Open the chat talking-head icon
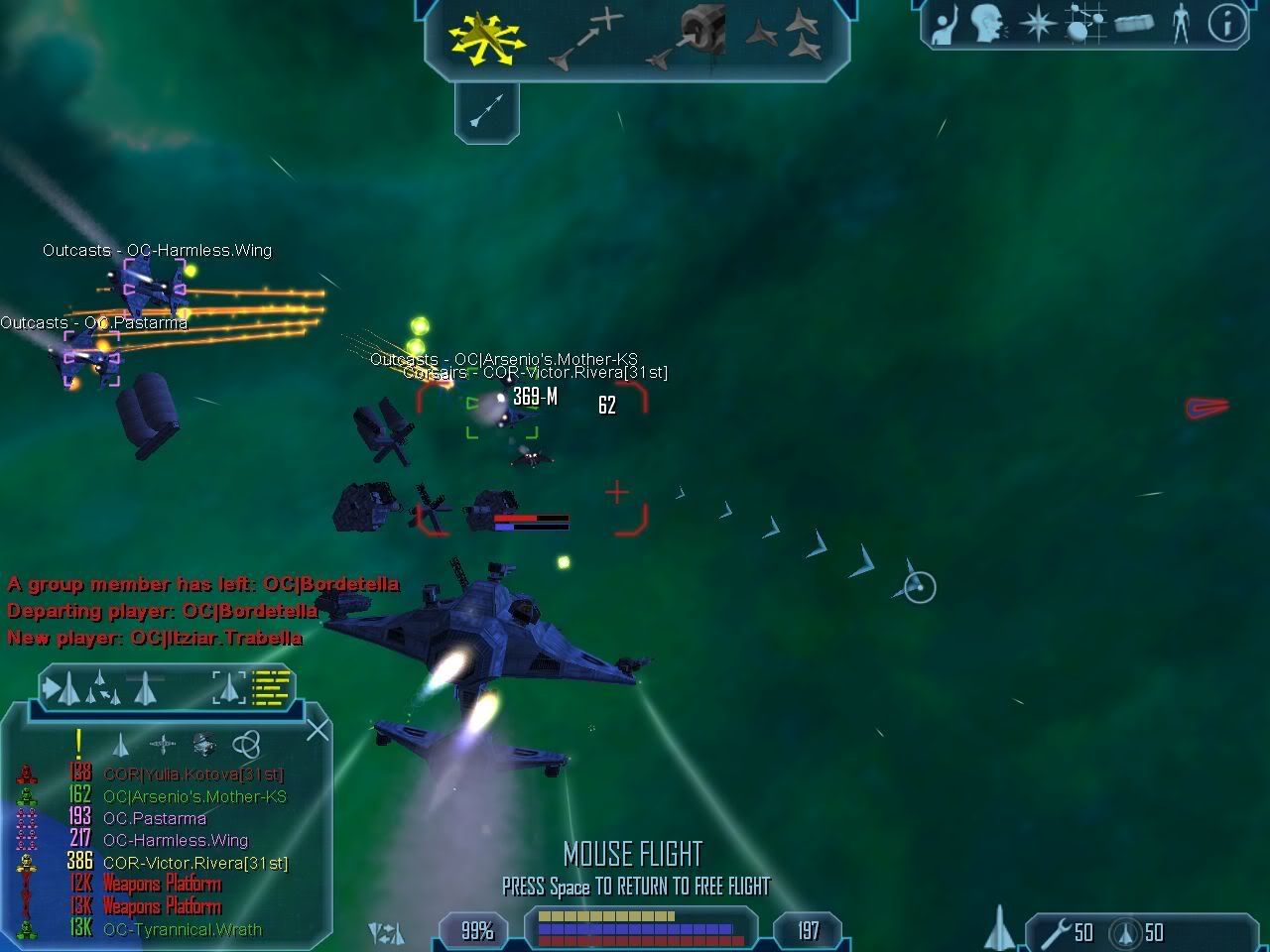 [986, 25]
